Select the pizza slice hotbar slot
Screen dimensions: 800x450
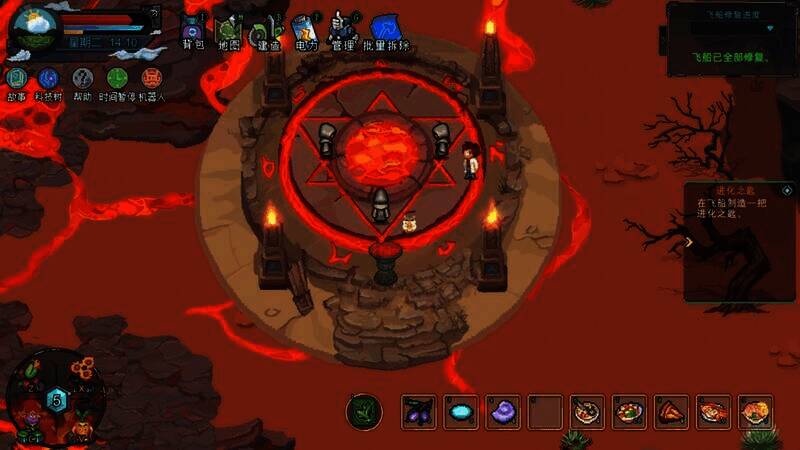coord(671,411)
